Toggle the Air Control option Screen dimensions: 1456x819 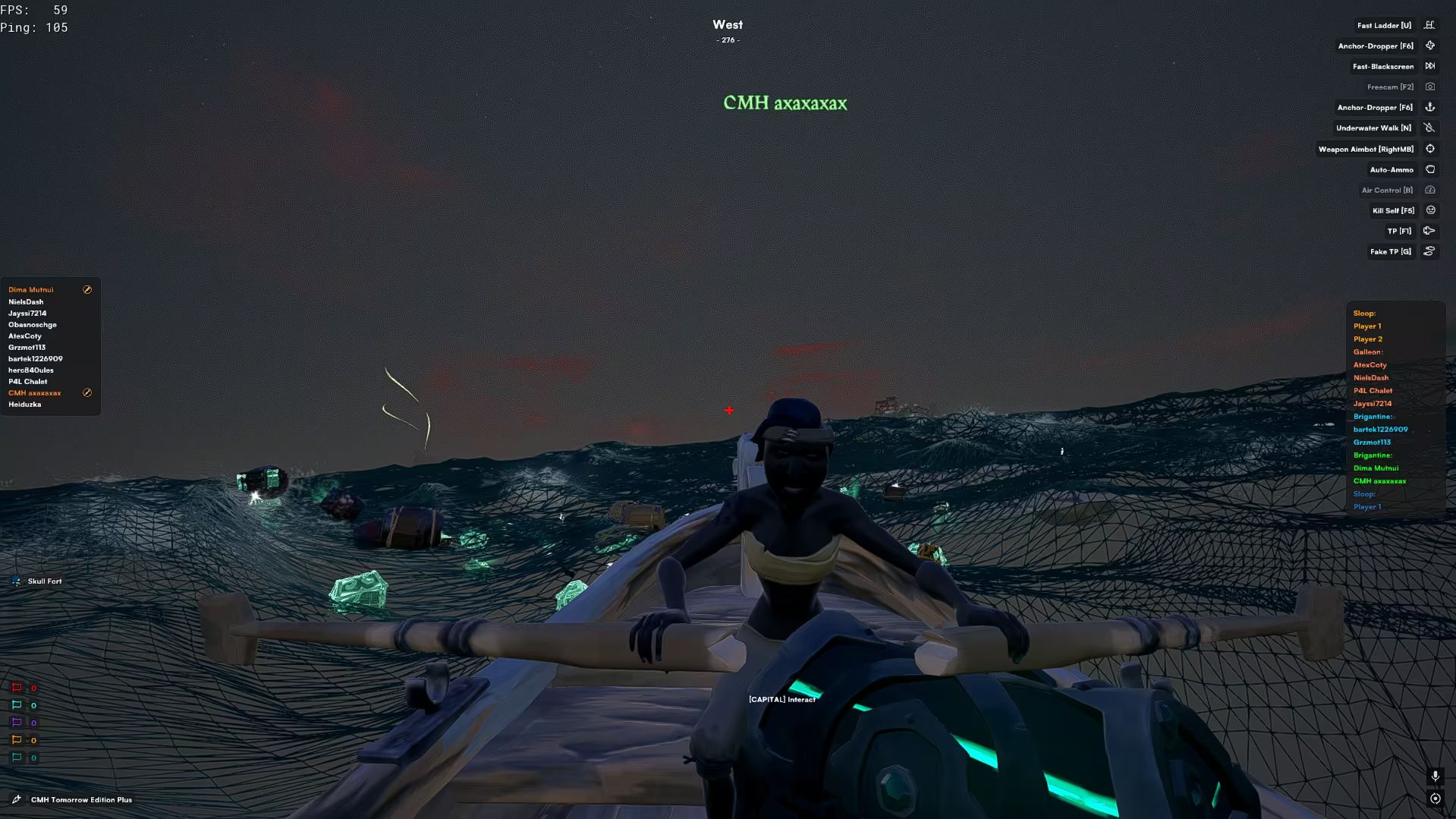click(1386, 191)
